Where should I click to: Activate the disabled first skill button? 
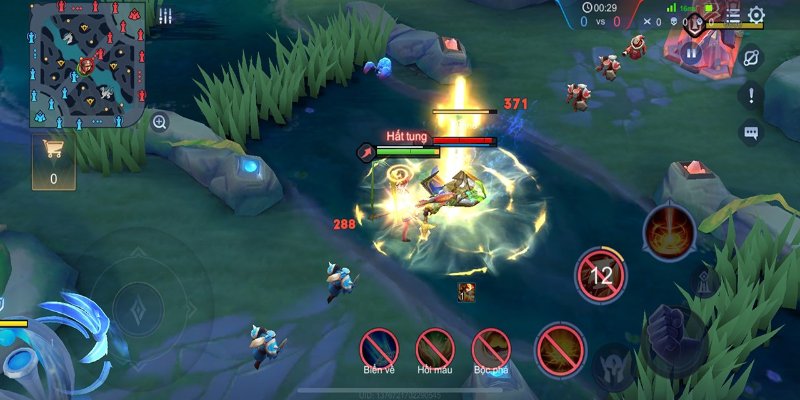point(560,349)
